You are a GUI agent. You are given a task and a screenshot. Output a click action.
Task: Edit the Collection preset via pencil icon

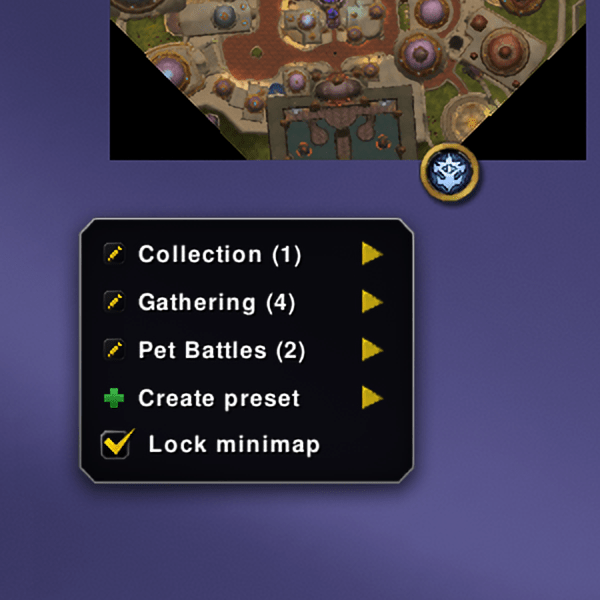pos(113,254)
